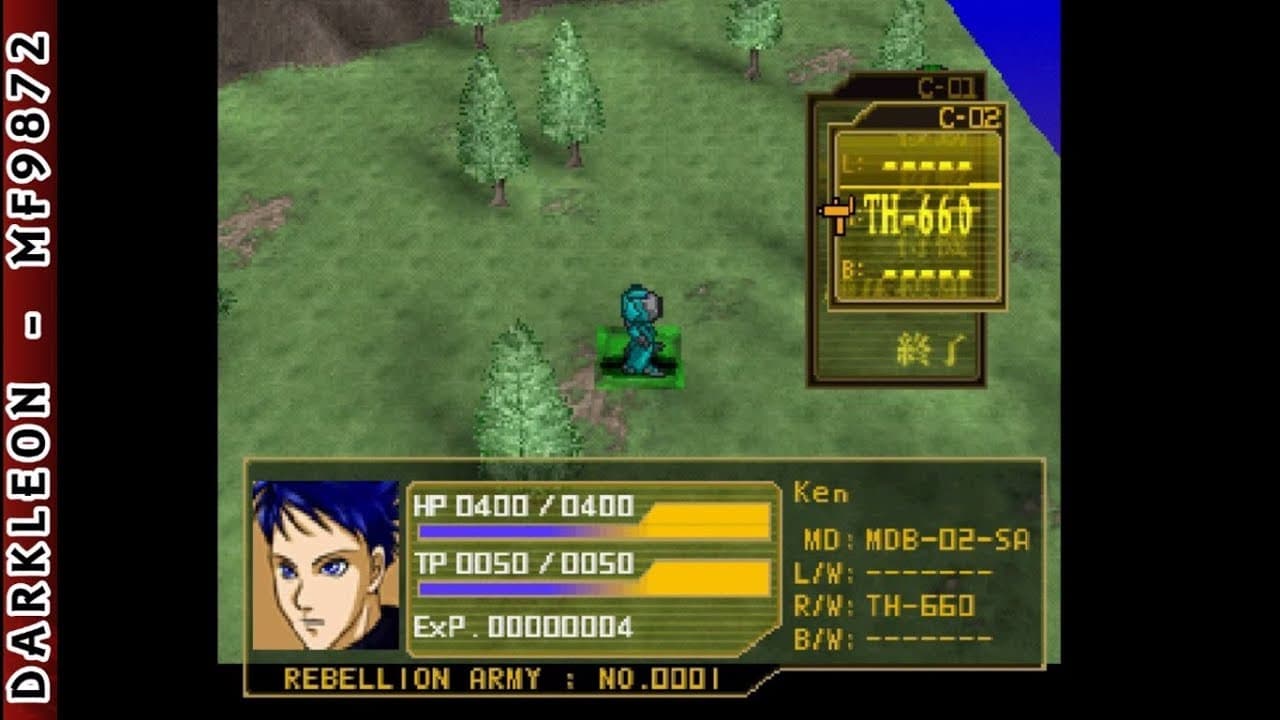Click Ken's pilot portrait

(x=325, y=565)
